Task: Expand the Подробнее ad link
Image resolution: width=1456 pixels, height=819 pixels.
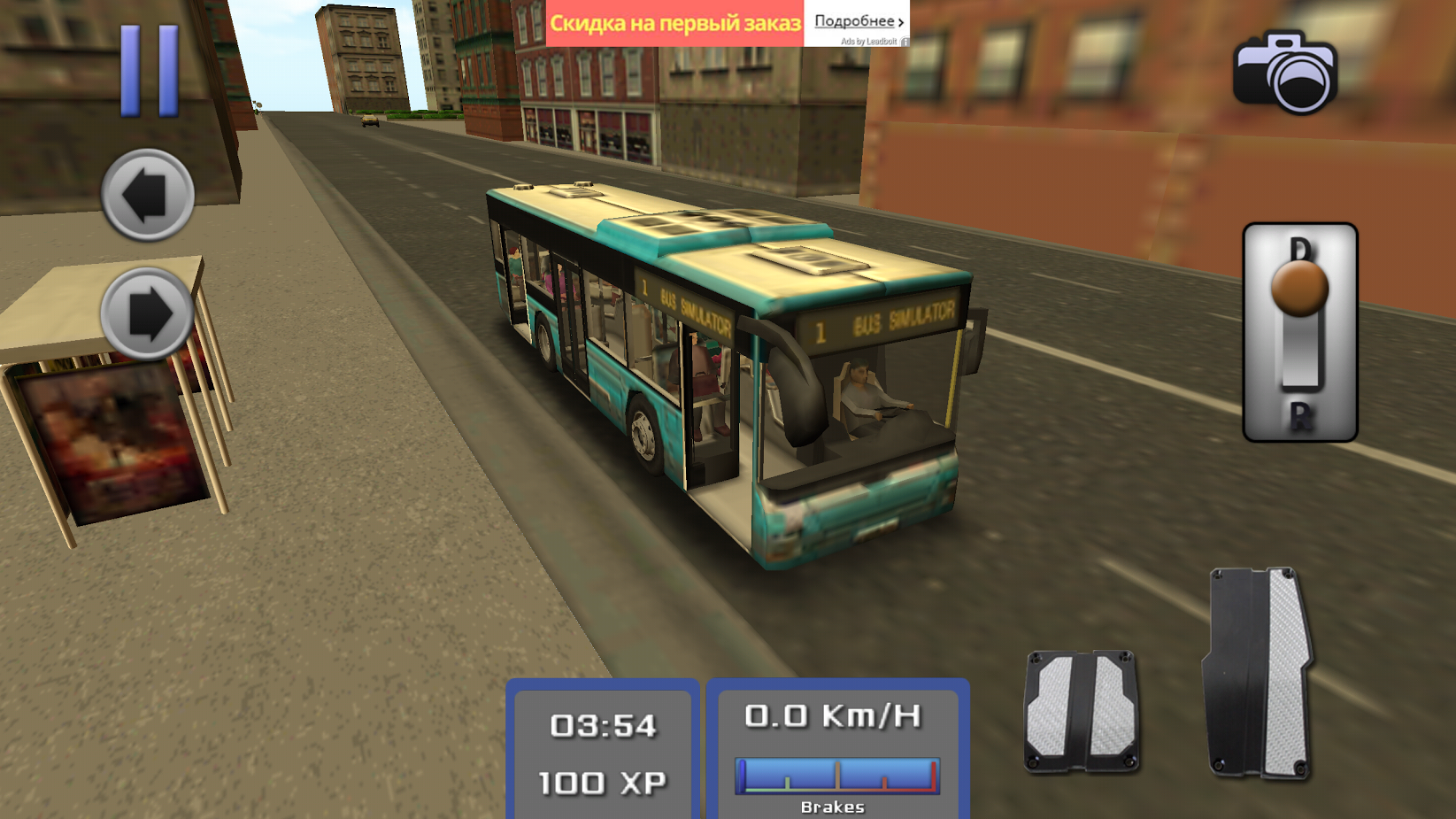Action: pos(855,20)
